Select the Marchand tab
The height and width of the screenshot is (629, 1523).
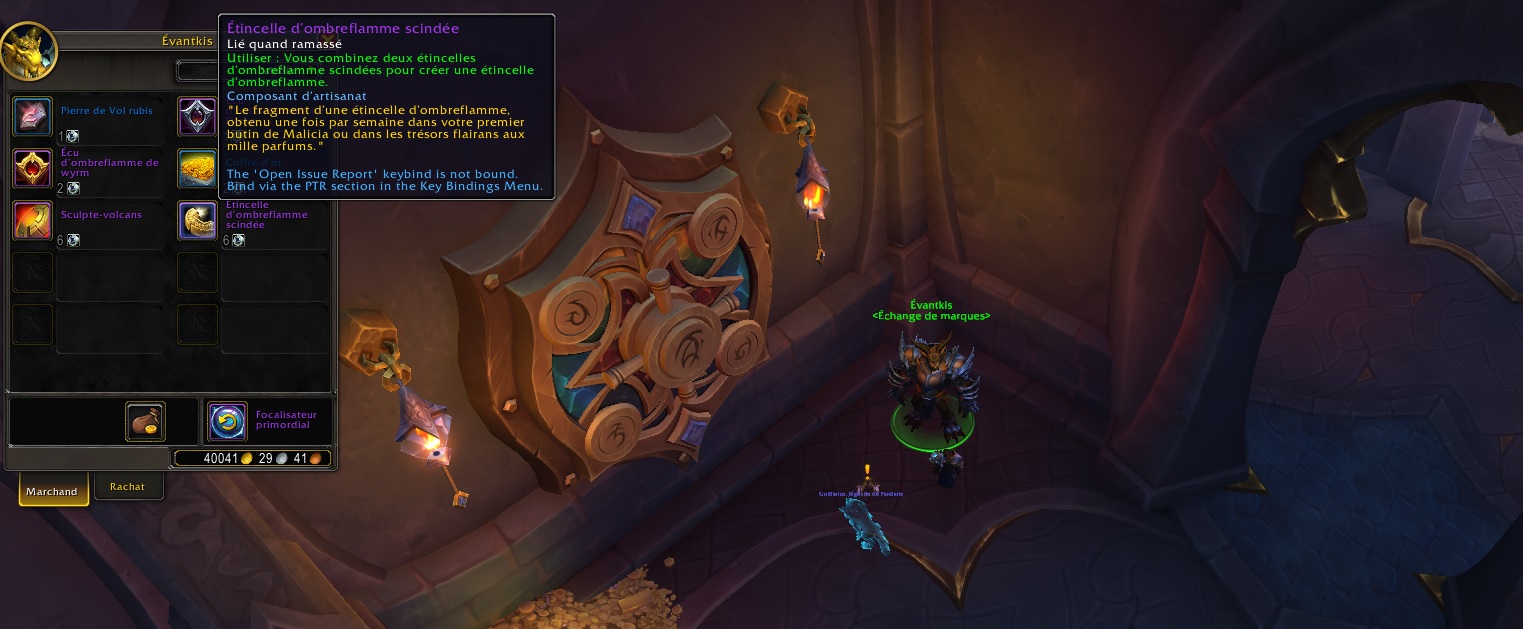[x=52, y=491]
